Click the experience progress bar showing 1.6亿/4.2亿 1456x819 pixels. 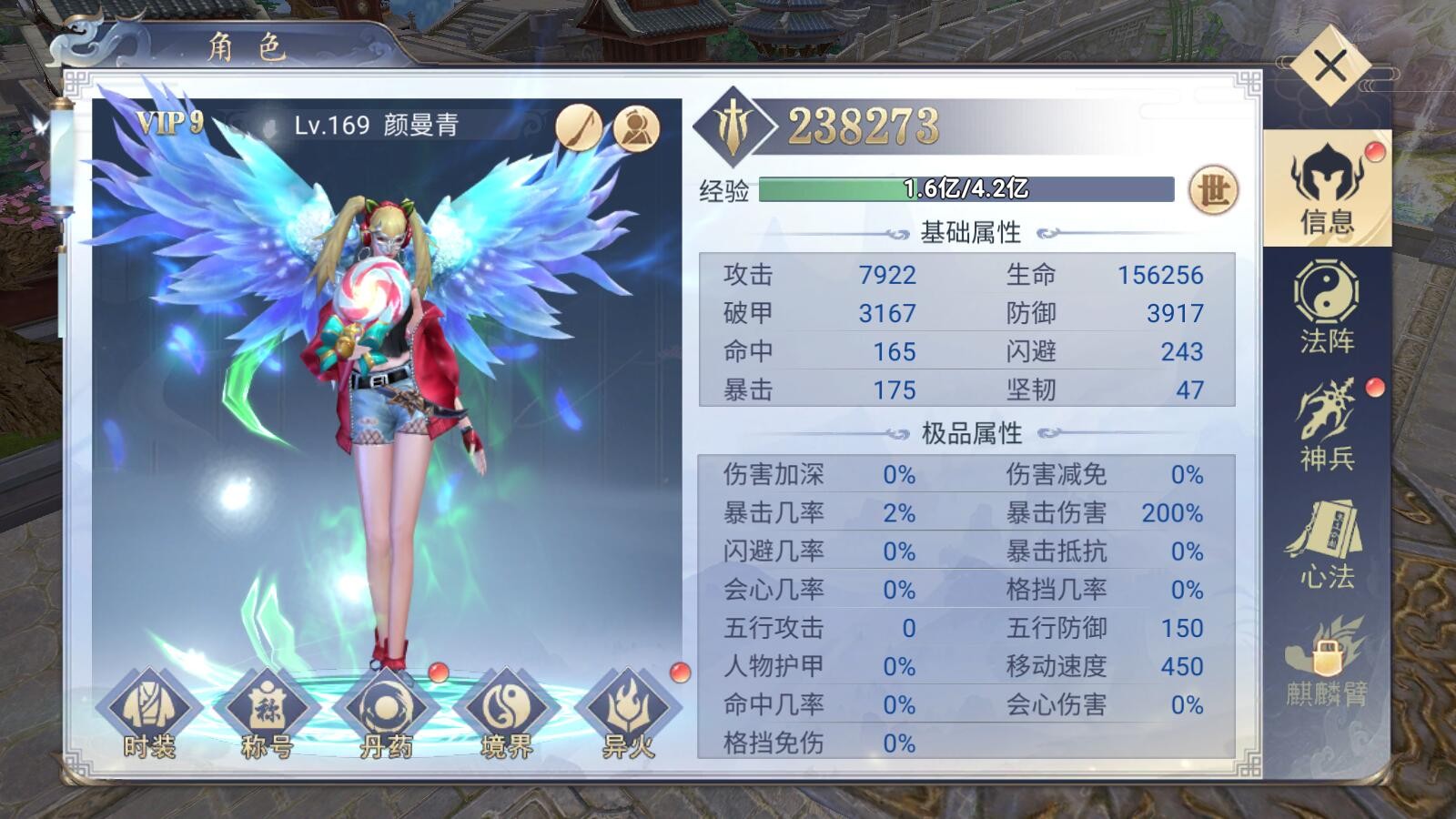(x=965, y=190)
